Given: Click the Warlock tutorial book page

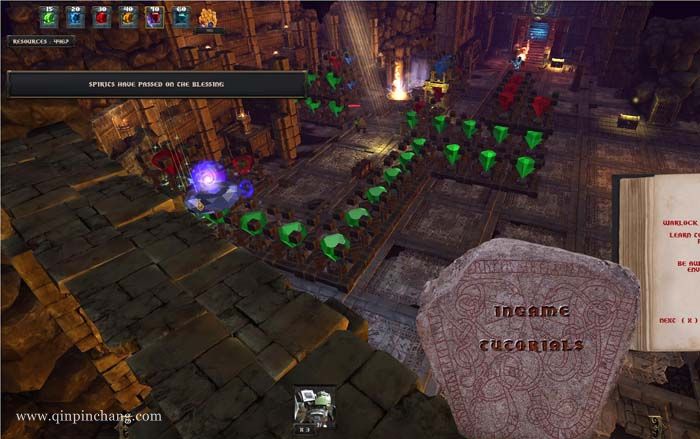Looking at the screenshot, I should pos(662,262).
